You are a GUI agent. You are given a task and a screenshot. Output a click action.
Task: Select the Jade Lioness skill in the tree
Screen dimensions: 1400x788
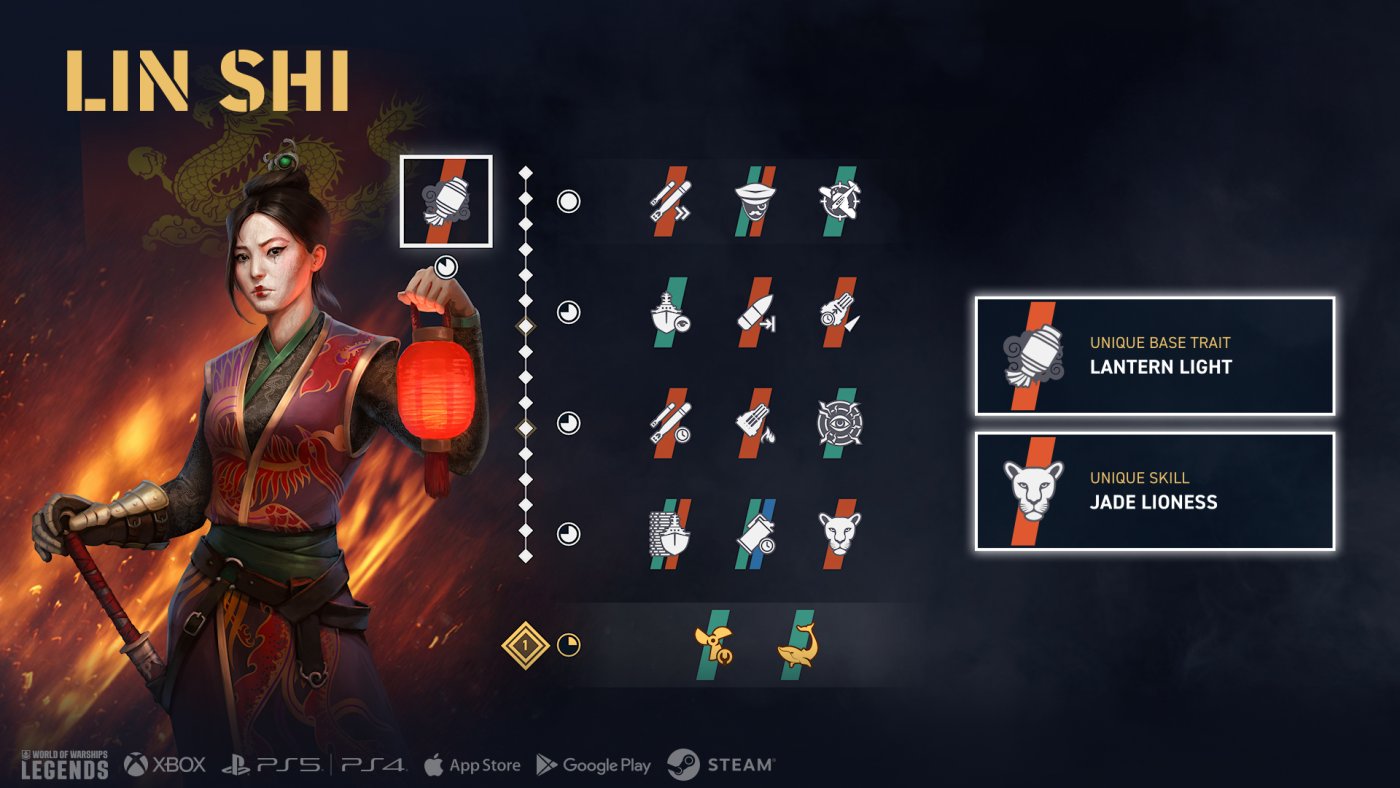tap(839, 534)
